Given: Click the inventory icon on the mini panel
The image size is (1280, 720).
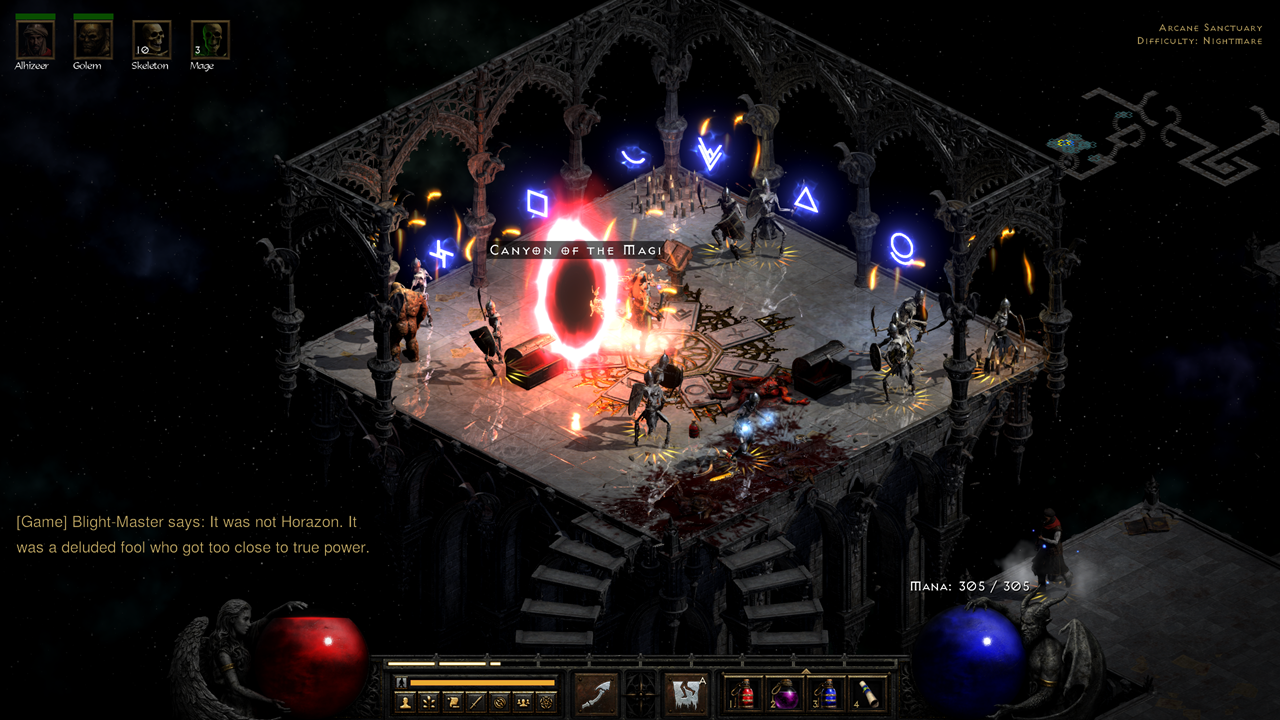Looking at the screenshot, I should pos(475,702).
